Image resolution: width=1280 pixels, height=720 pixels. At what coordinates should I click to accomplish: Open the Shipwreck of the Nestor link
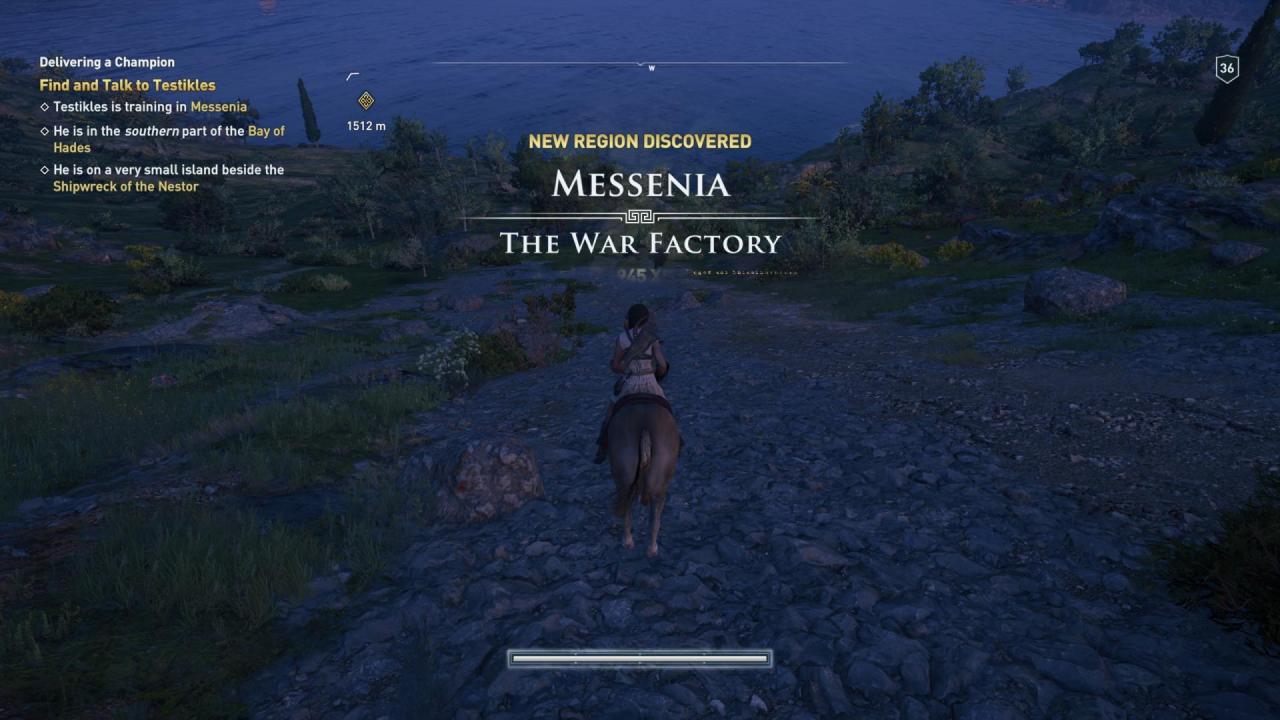coord(125,187)
